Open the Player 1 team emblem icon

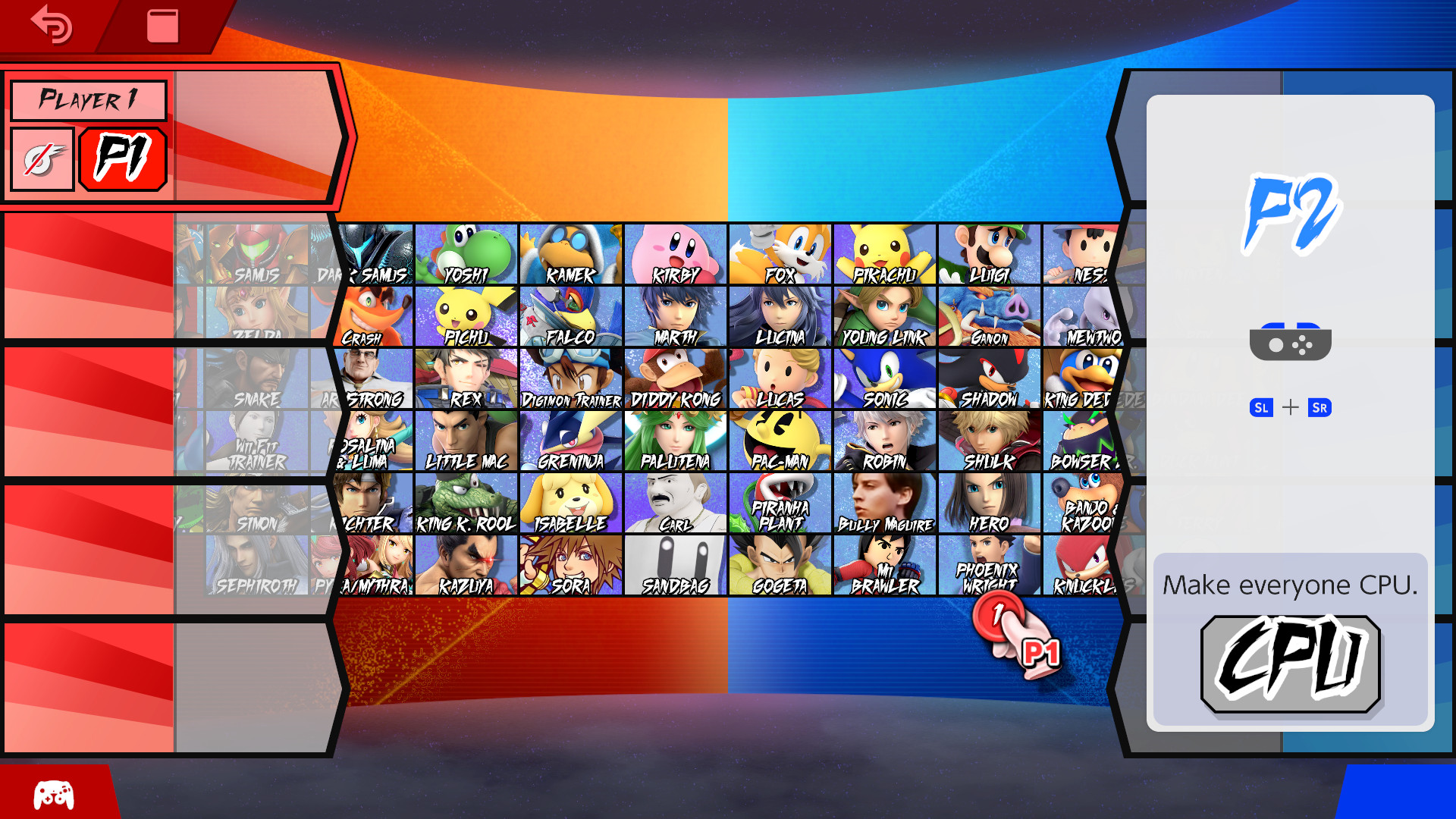click(x=42, y=158)
